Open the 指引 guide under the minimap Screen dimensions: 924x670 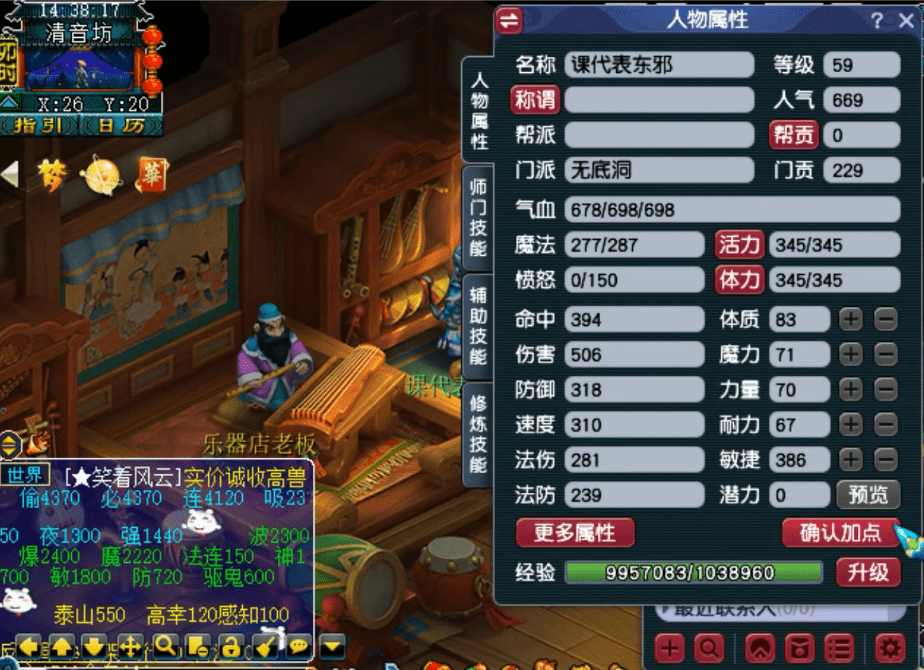click(x=39, y=126)
